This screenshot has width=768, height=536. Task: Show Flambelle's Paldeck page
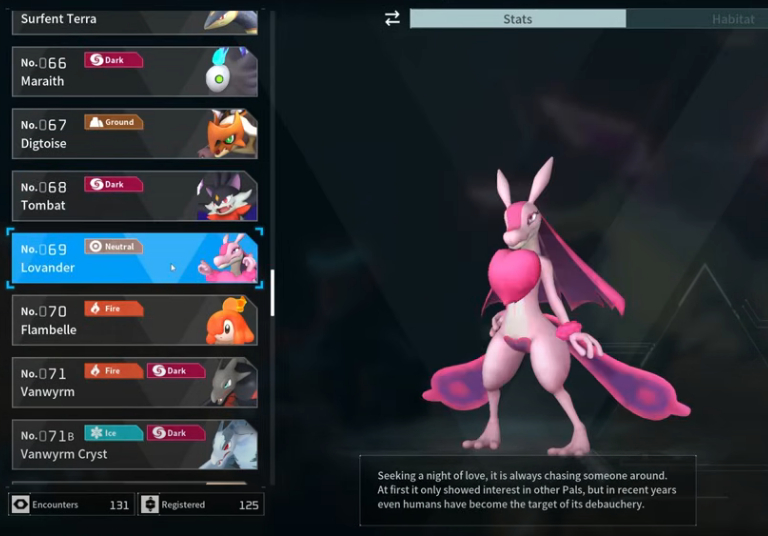point(134,320)
